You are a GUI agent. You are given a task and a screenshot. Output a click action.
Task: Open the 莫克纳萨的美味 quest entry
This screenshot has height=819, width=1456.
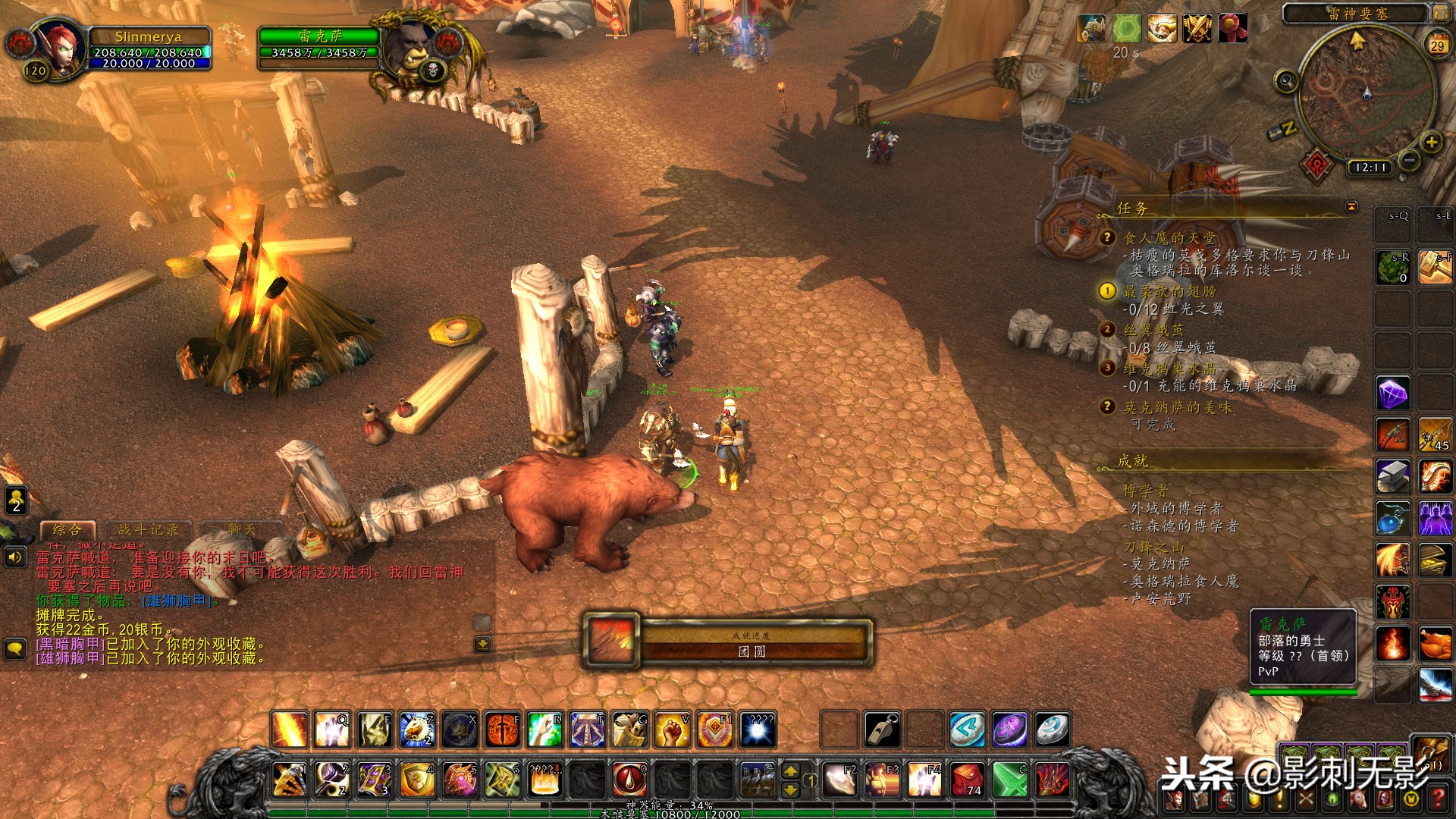pyautogui.click(x=1177, y=408)
